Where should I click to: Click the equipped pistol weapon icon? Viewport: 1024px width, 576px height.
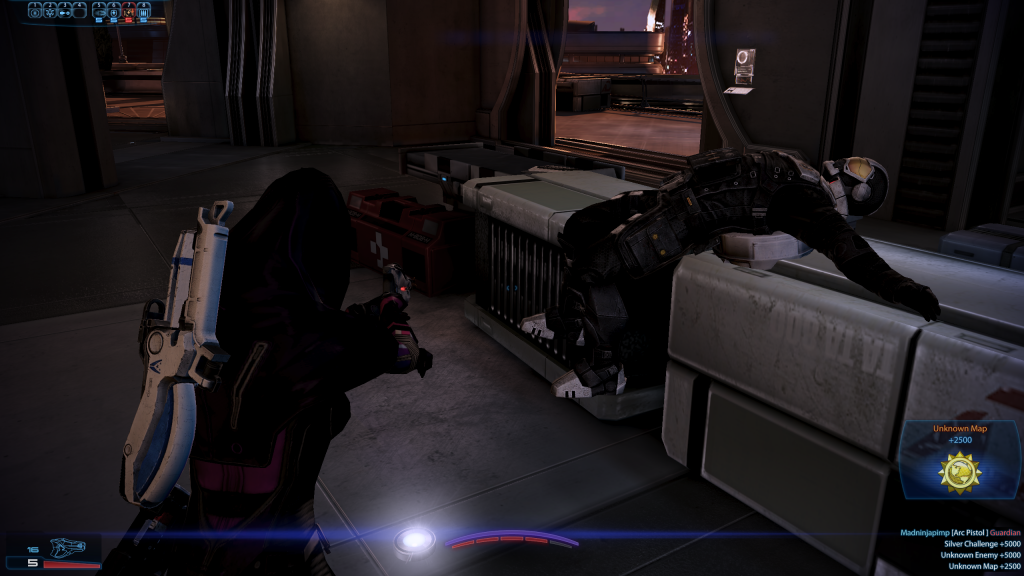[66, 548]
